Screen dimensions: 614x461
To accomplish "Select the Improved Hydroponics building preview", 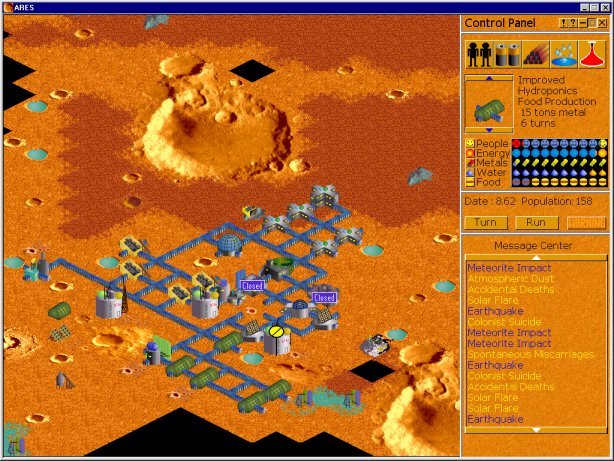I will pos(490,104).
